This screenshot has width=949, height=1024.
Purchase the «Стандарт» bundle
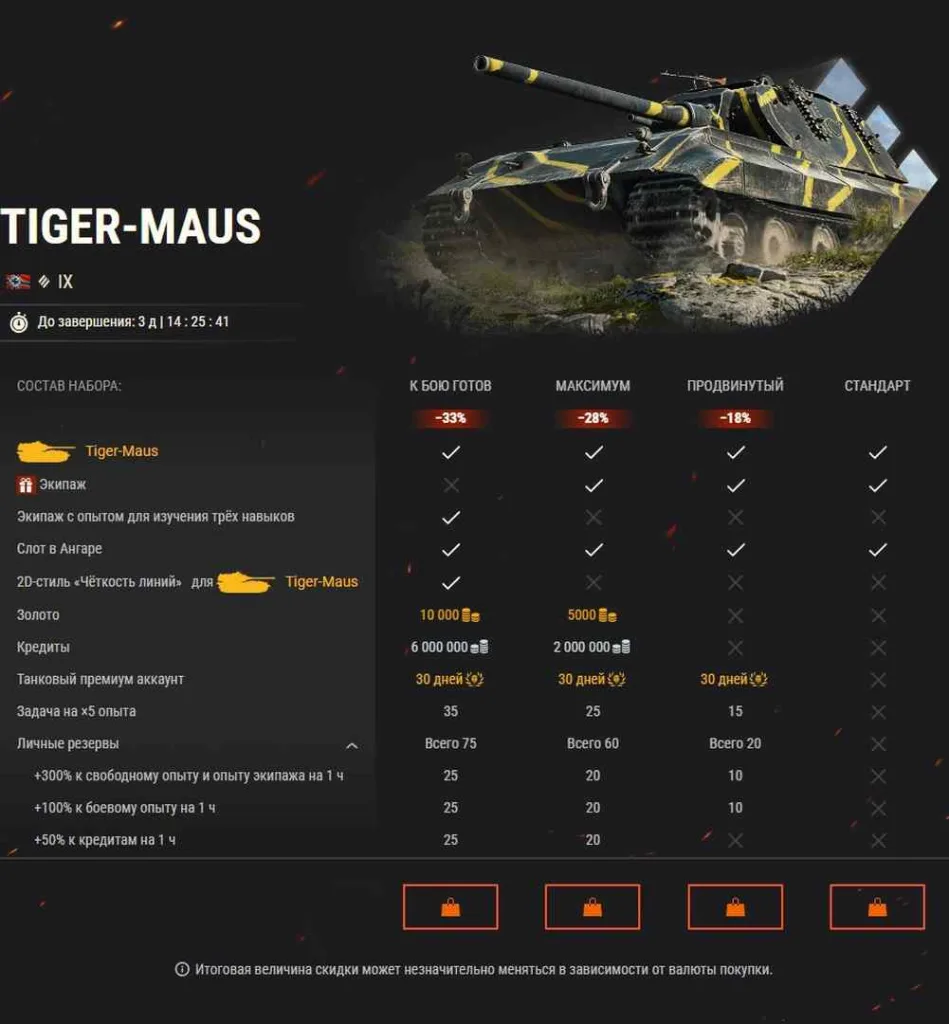(877, 907)
